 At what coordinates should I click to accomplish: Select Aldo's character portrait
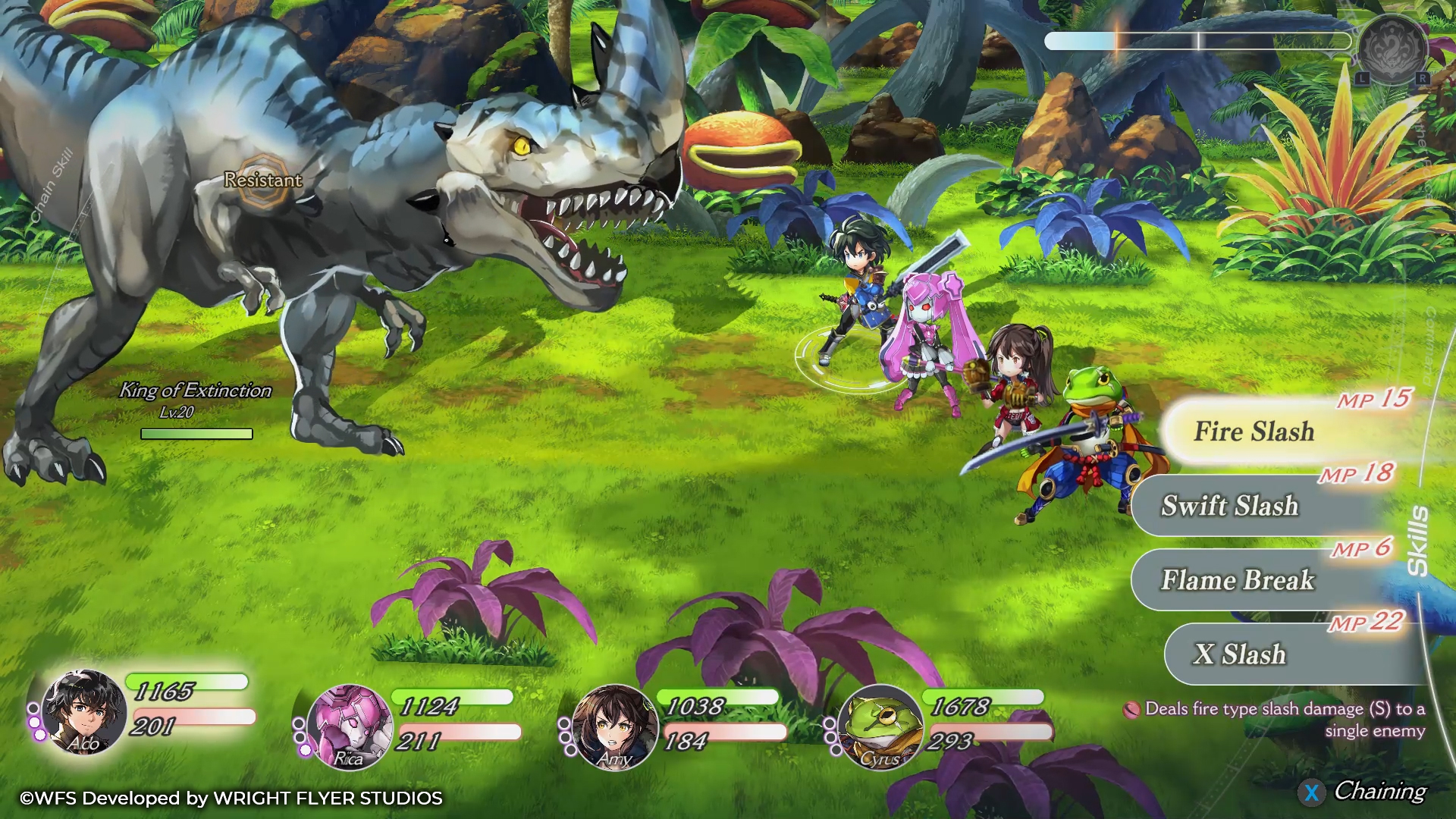pos(83,711)
